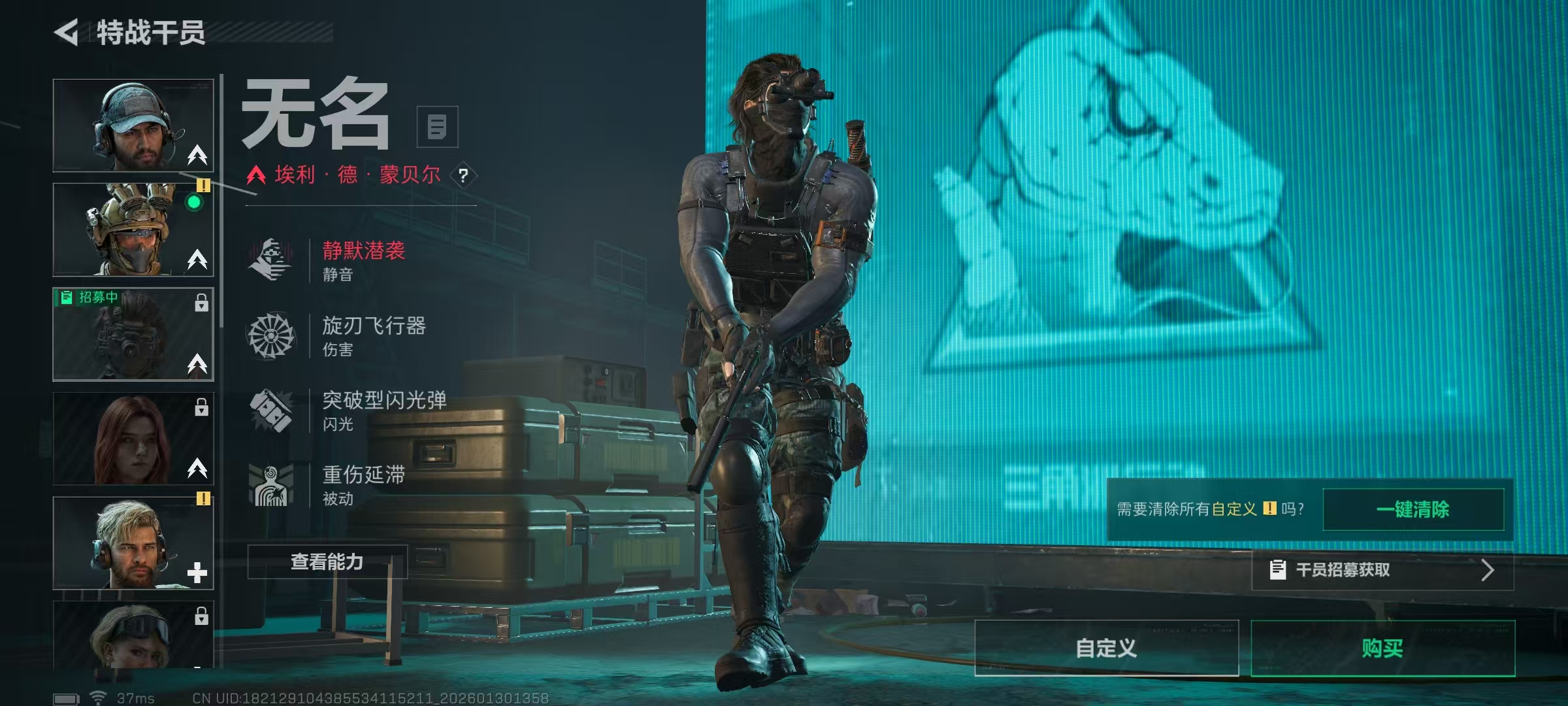Viewport: 1568px width, 706px height.
Task: Click the question mark next to 埃利·德·蒙贝尔
Action: click(463, 175)
